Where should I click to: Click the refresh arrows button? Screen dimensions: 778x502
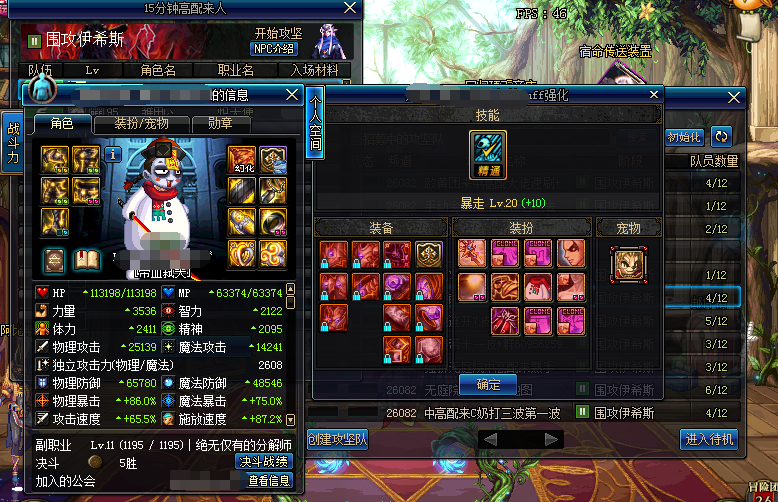[721, 136]
